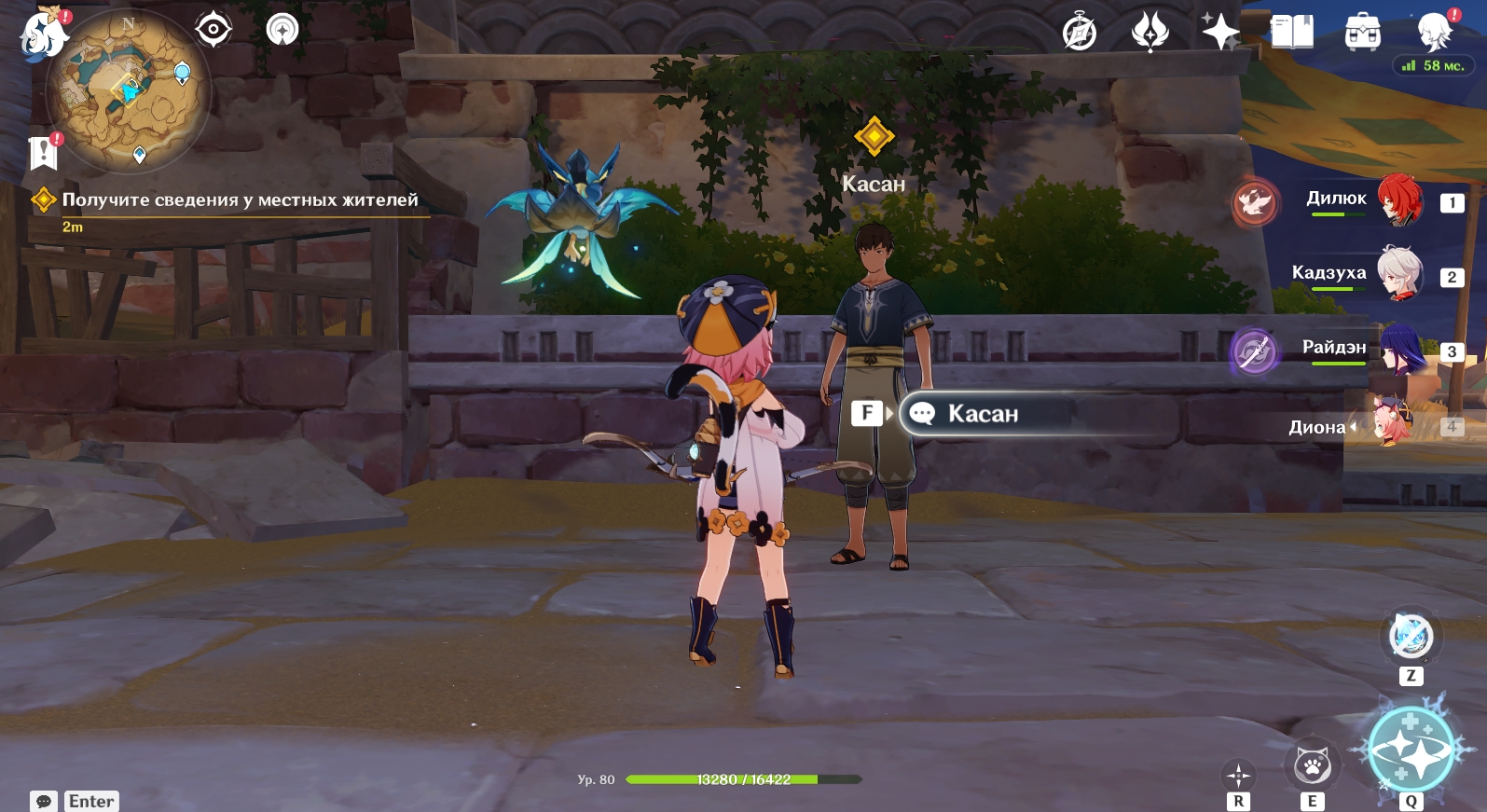The height and width of the screenshot is (812, 1487).
Task: Talk to Касан via dialogue prompt
Action: click(984, 414)
